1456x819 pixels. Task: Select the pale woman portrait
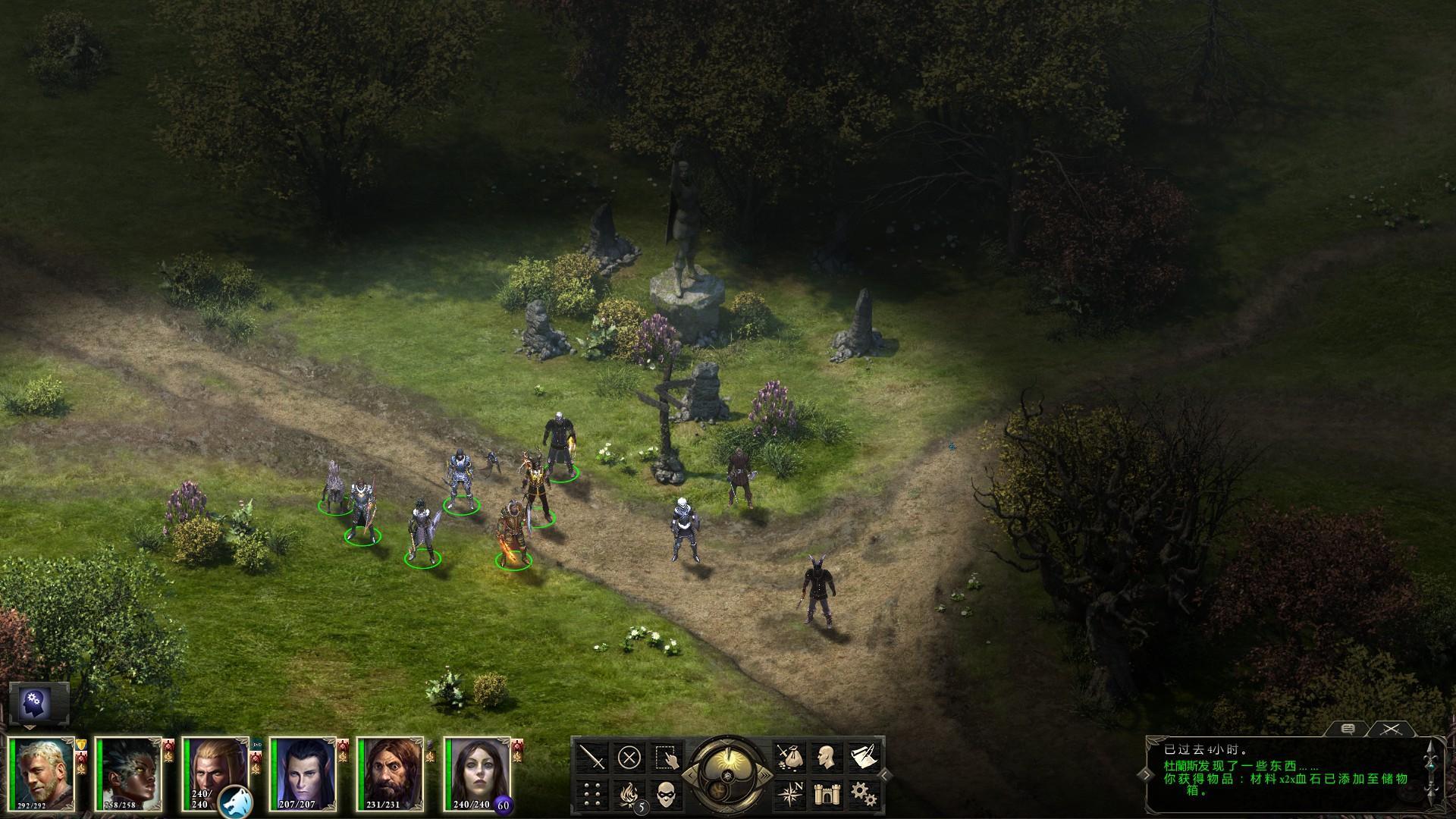click(478, 773)
